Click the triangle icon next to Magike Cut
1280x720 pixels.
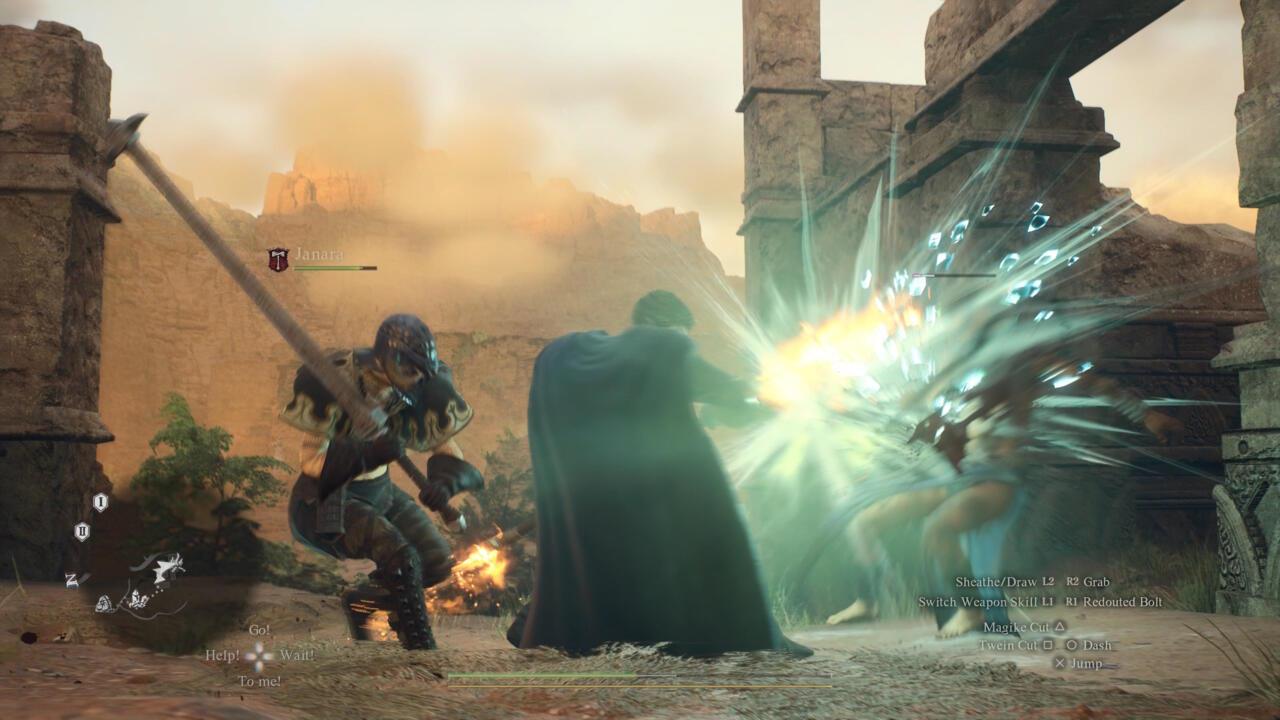click(1060, 628)
